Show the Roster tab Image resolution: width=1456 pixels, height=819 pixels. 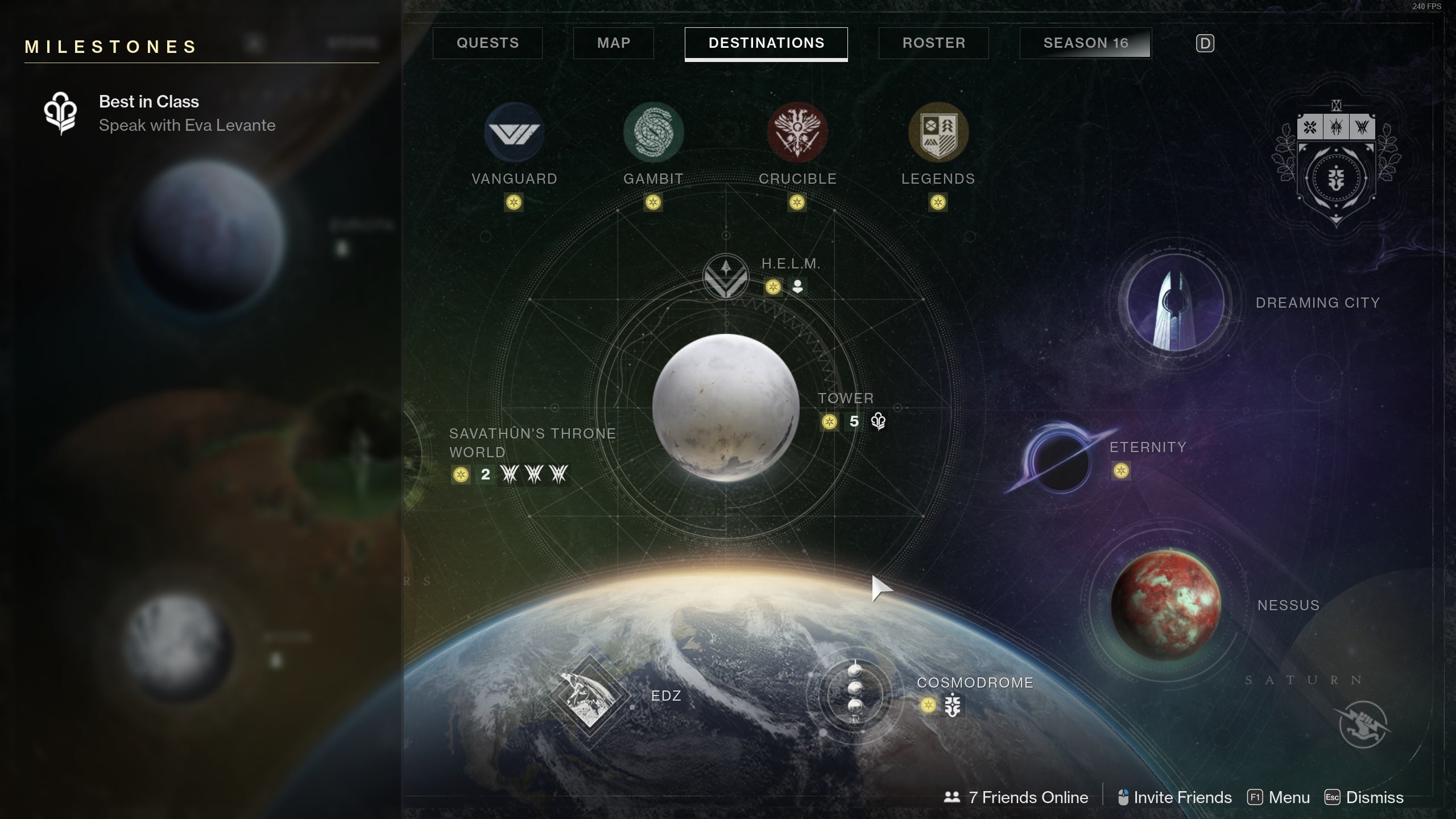point(933,43)
